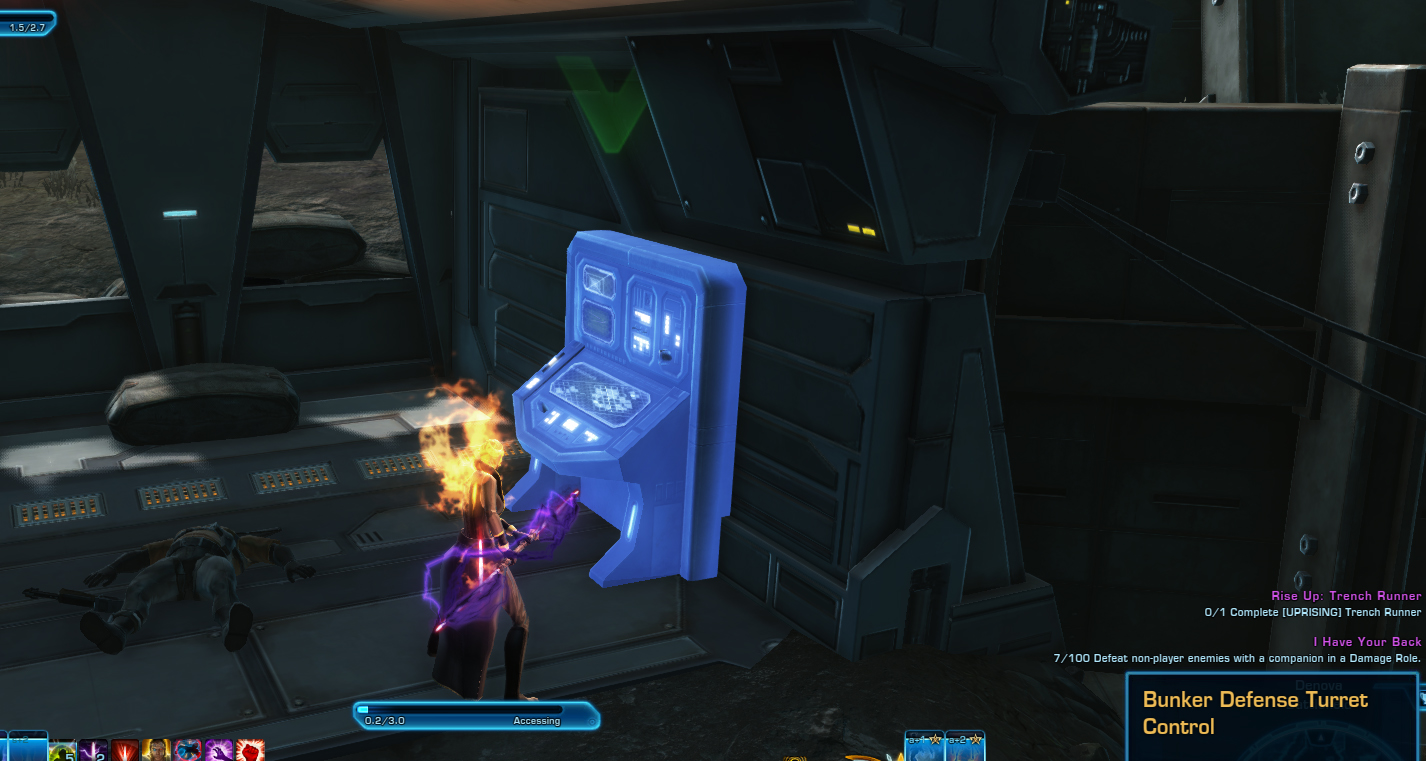Select the blue quickbar slot labeled a+1
The width and height of the screenshot is (1426, 761).
(x=924, y=747)
